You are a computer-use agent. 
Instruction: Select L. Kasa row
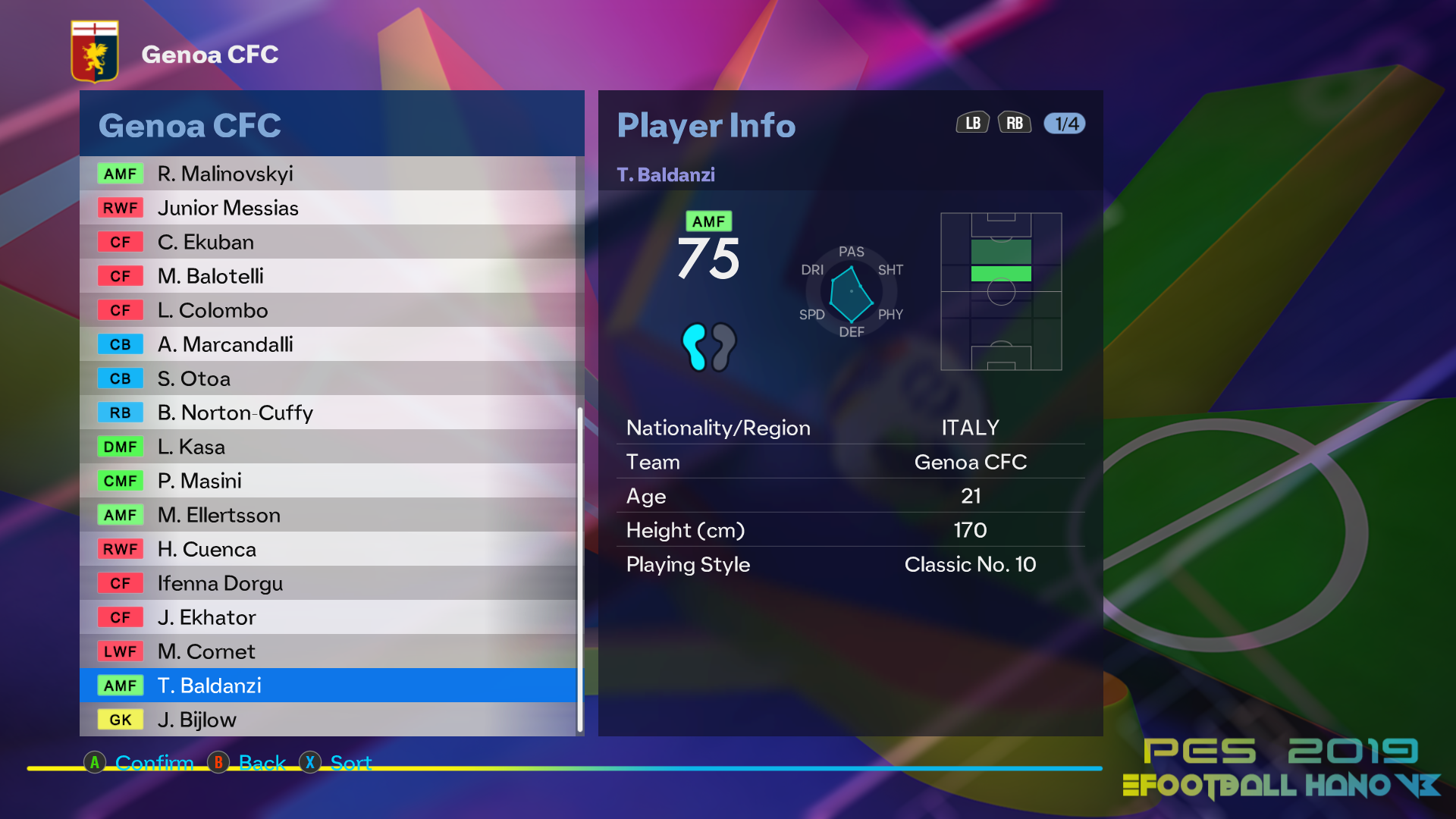(328, 447)
